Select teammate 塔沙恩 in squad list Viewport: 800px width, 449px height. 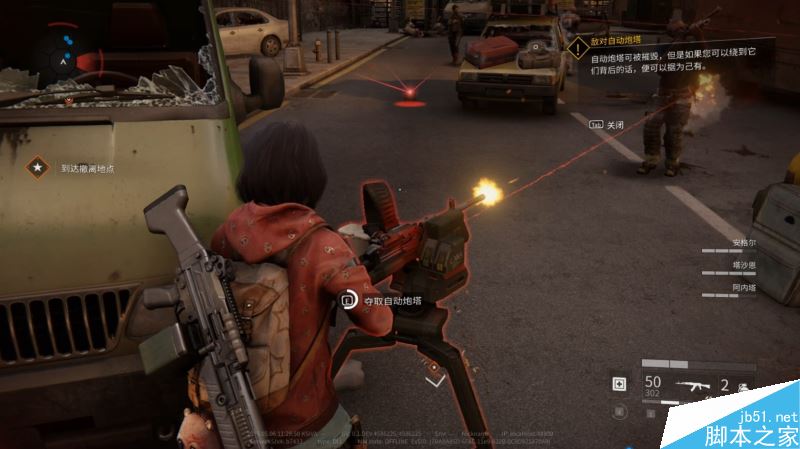tap(746, 265)
